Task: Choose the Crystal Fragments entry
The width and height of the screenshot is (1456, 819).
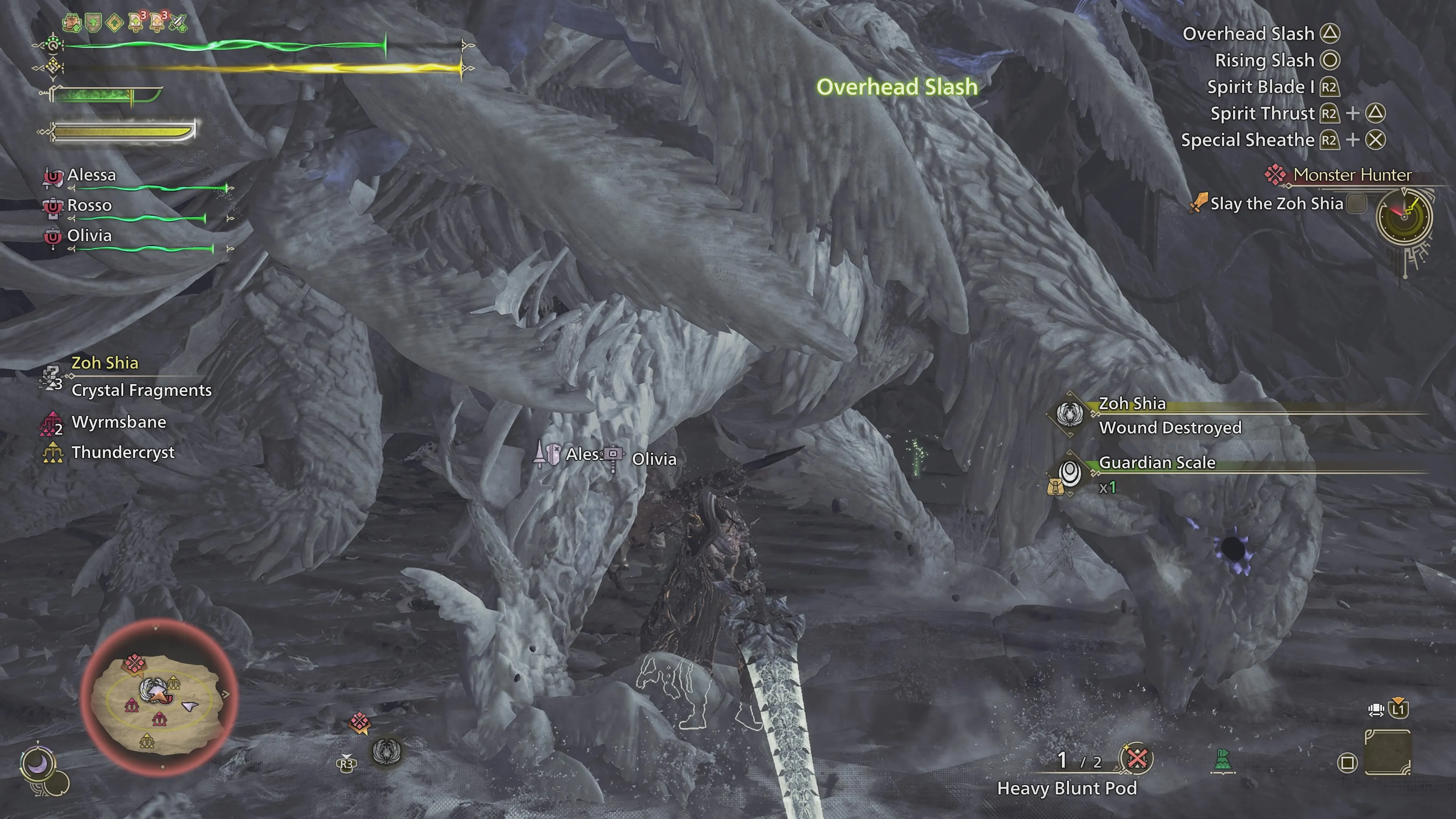Action: pos(141,390)
